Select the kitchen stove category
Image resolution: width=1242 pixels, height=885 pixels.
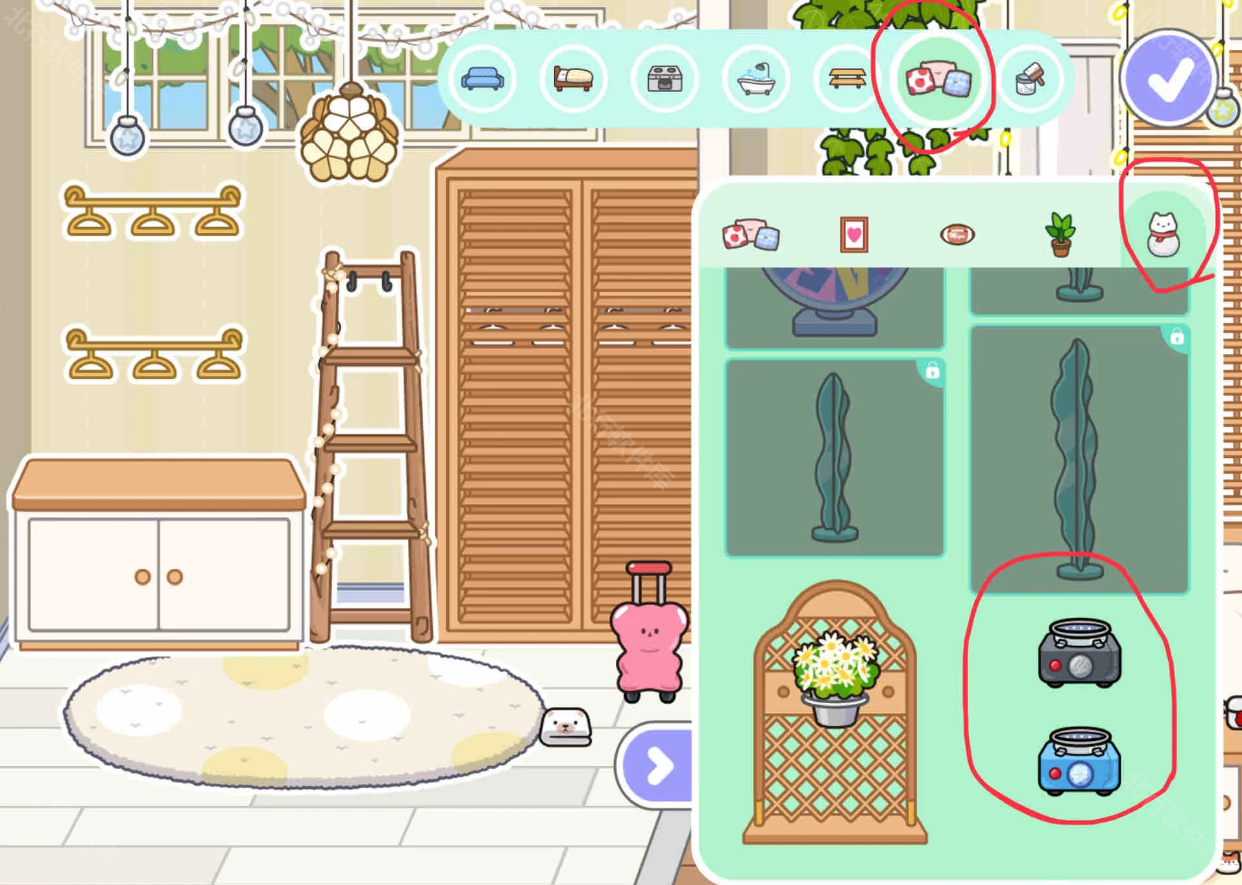pos(664,78)
